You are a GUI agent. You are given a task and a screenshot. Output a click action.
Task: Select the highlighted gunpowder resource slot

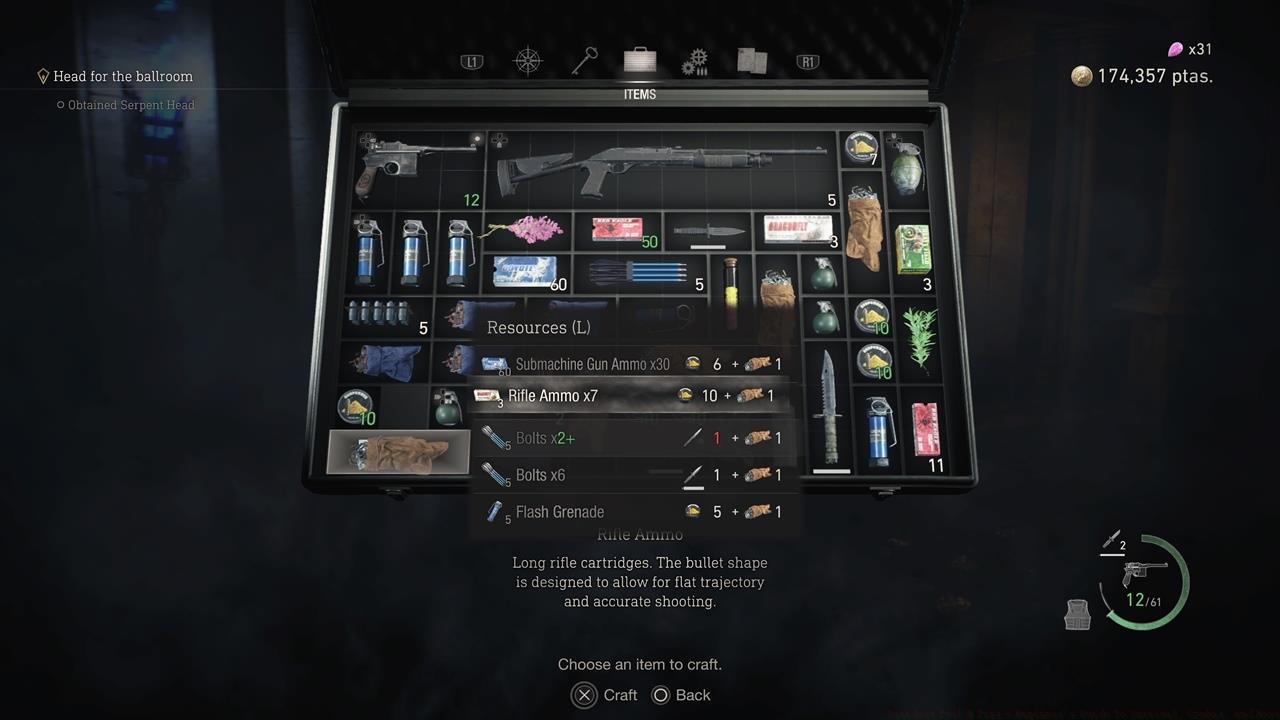[x=398, y=453]
